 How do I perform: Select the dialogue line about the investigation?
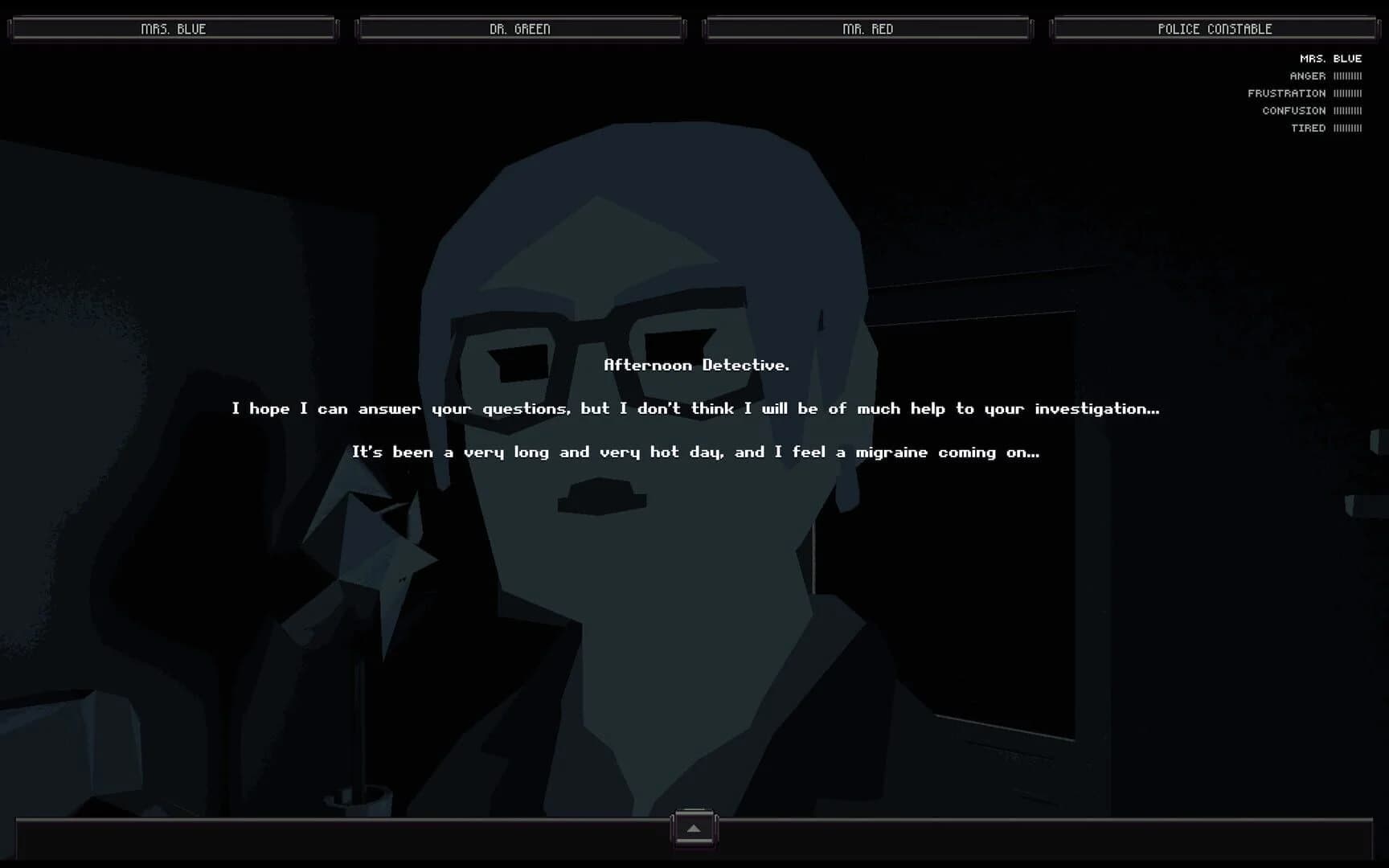click(695, 408)
